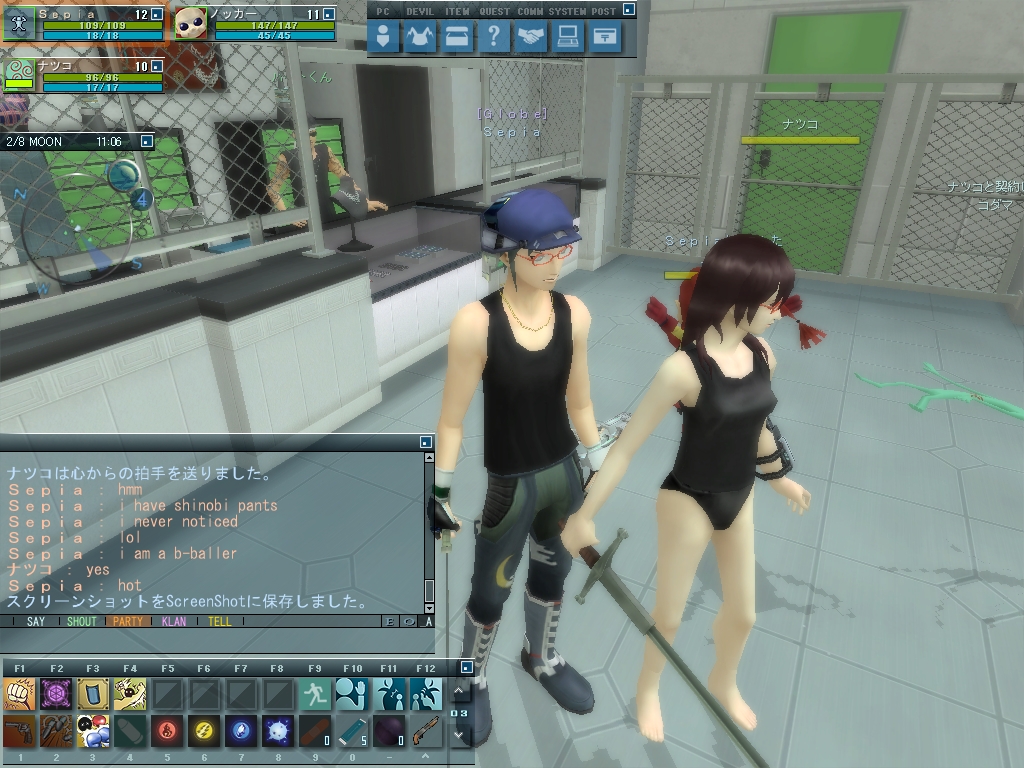Open the DEVIL menu
This screenshot has width=1024, height=768.
click(420, 38)
